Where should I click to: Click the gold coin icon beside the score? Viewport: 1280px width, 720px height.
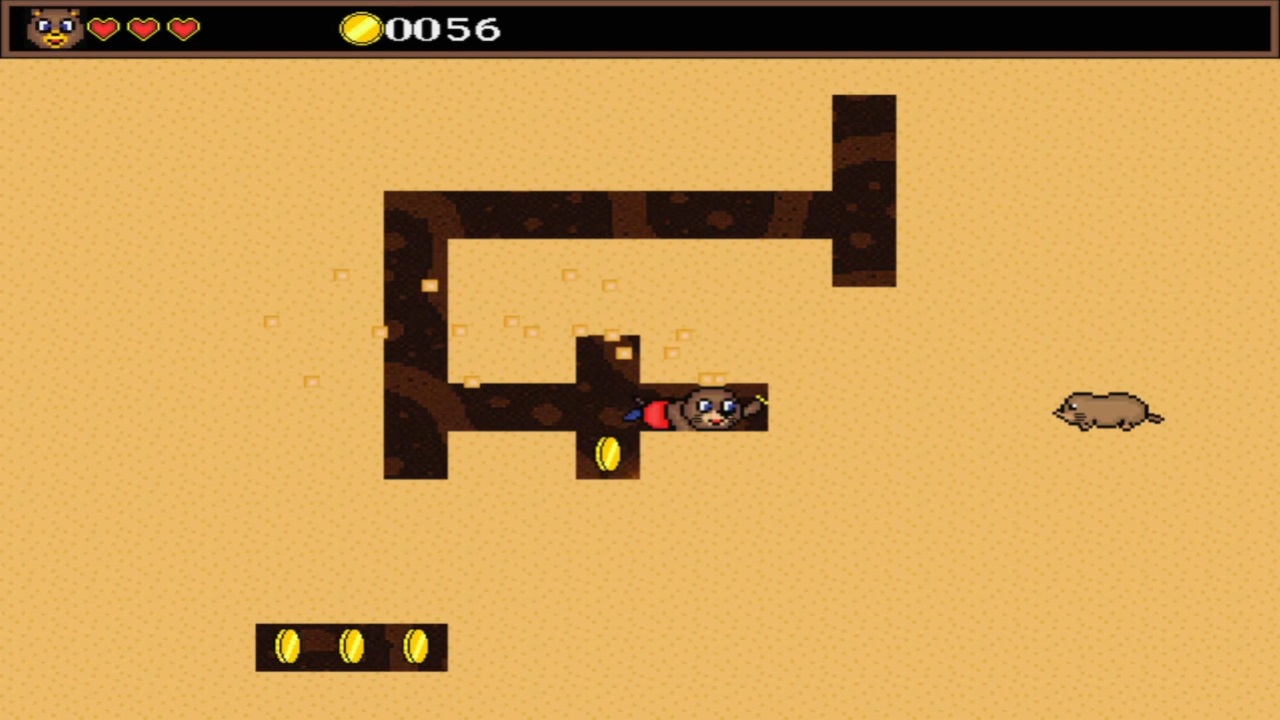pyautogui.click(x=364, y=30)
